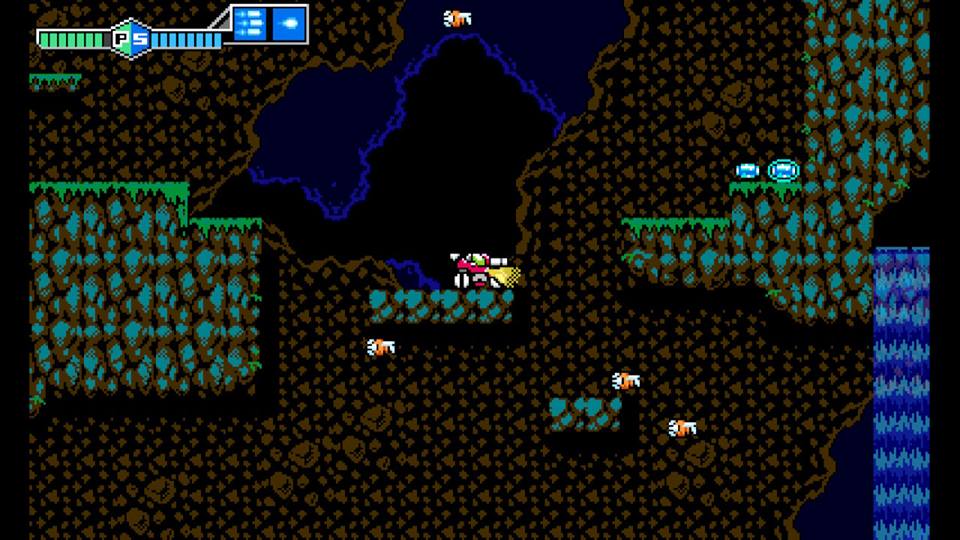Viewport: 960px width, 540px height.
Task: Click the PS hexagon emblem
Action: (129, 39)
